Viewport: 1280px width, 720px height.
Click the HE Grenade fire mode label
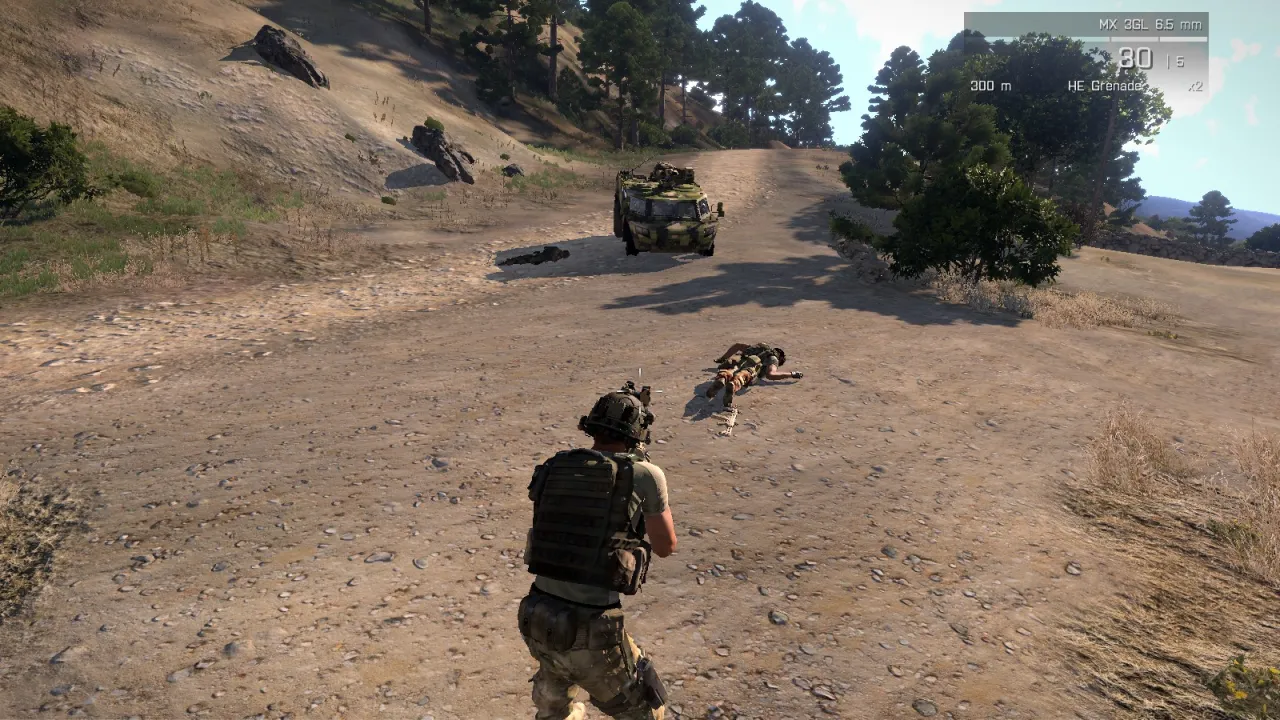coord(1105,86)
